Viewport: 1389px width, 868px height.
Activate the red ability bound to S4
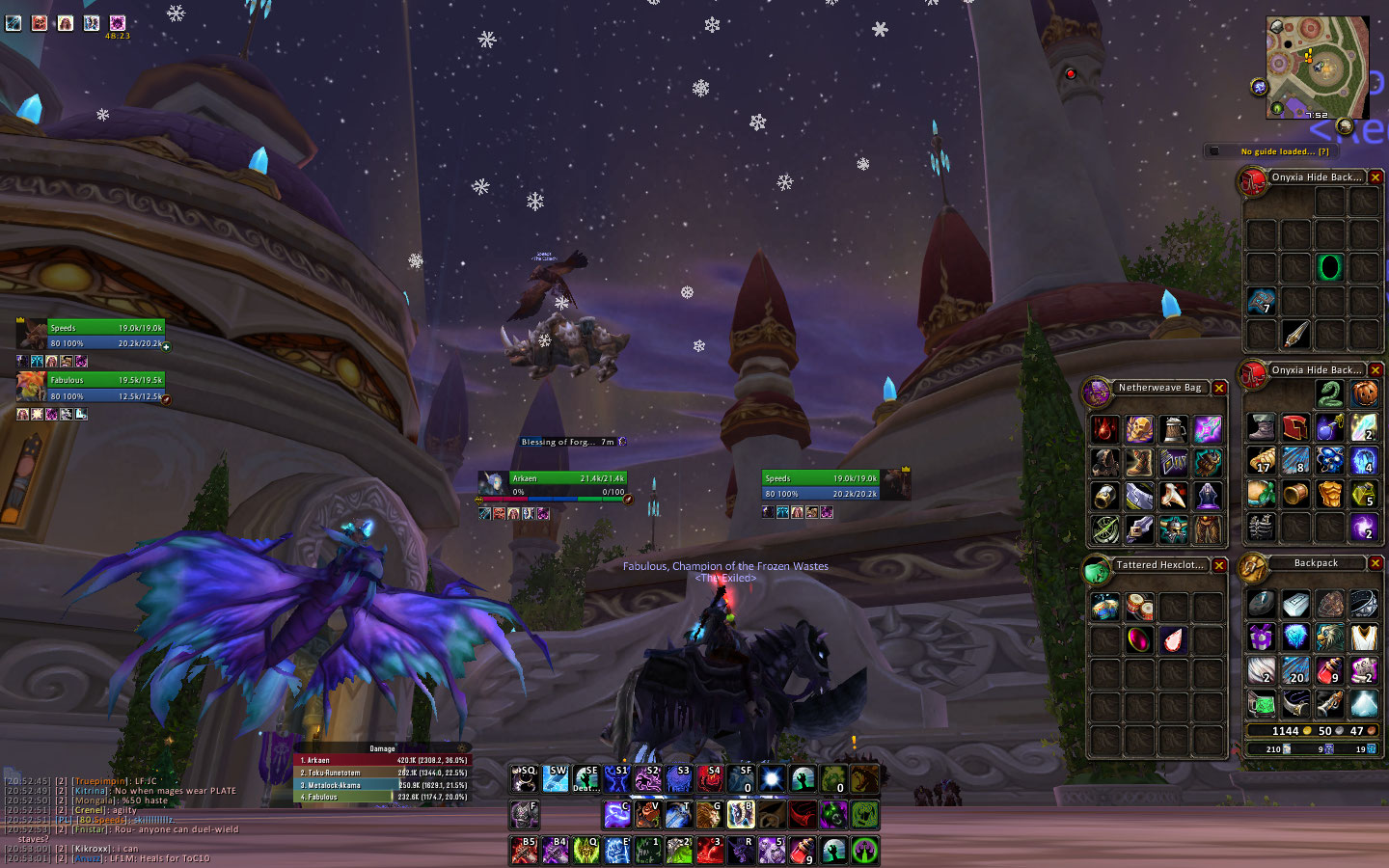coord(710,778)
